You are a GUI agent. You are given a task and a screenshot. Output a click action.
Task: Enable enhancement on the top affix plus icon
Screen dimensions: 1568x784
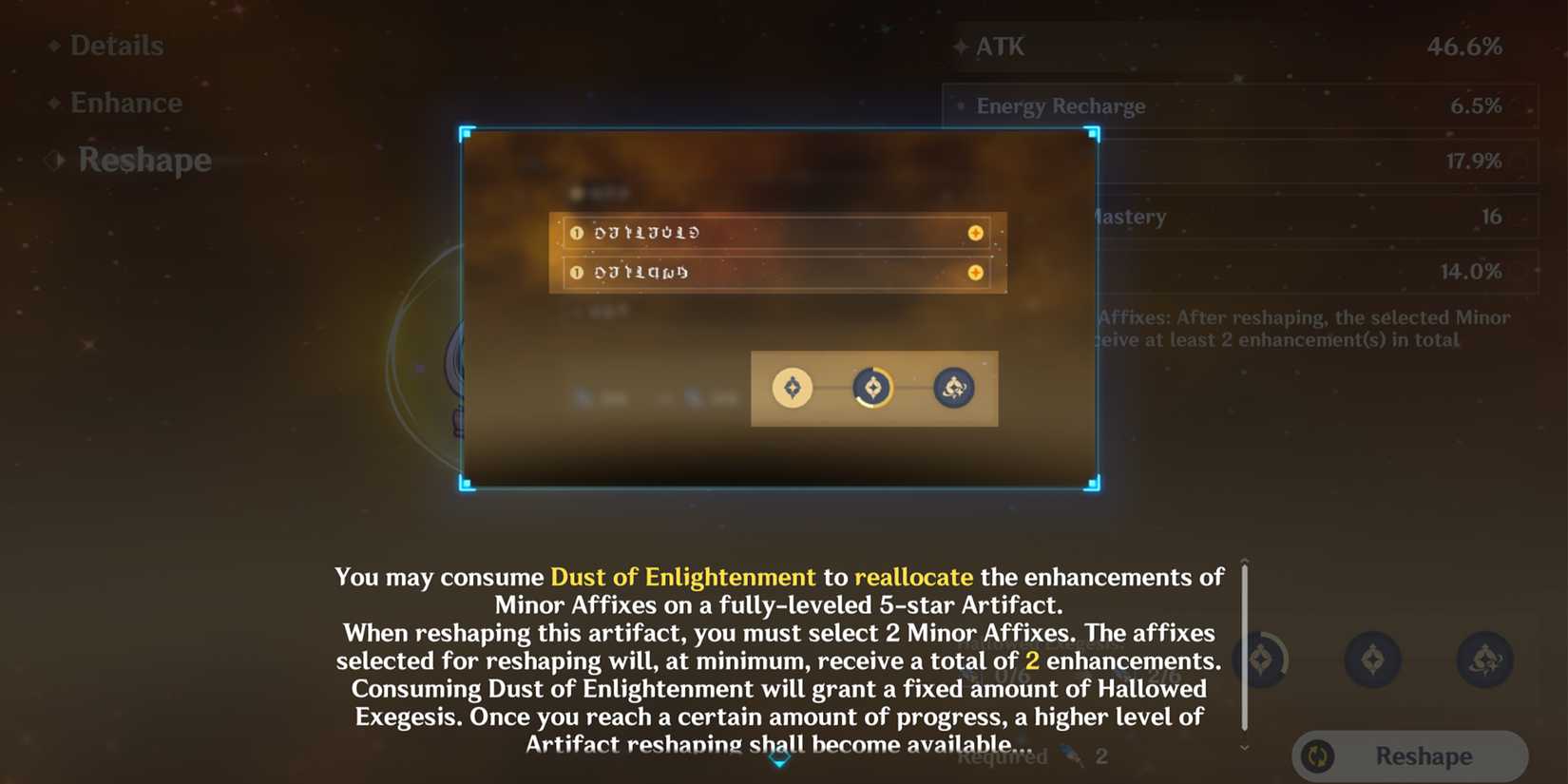[x=974, y=232]
